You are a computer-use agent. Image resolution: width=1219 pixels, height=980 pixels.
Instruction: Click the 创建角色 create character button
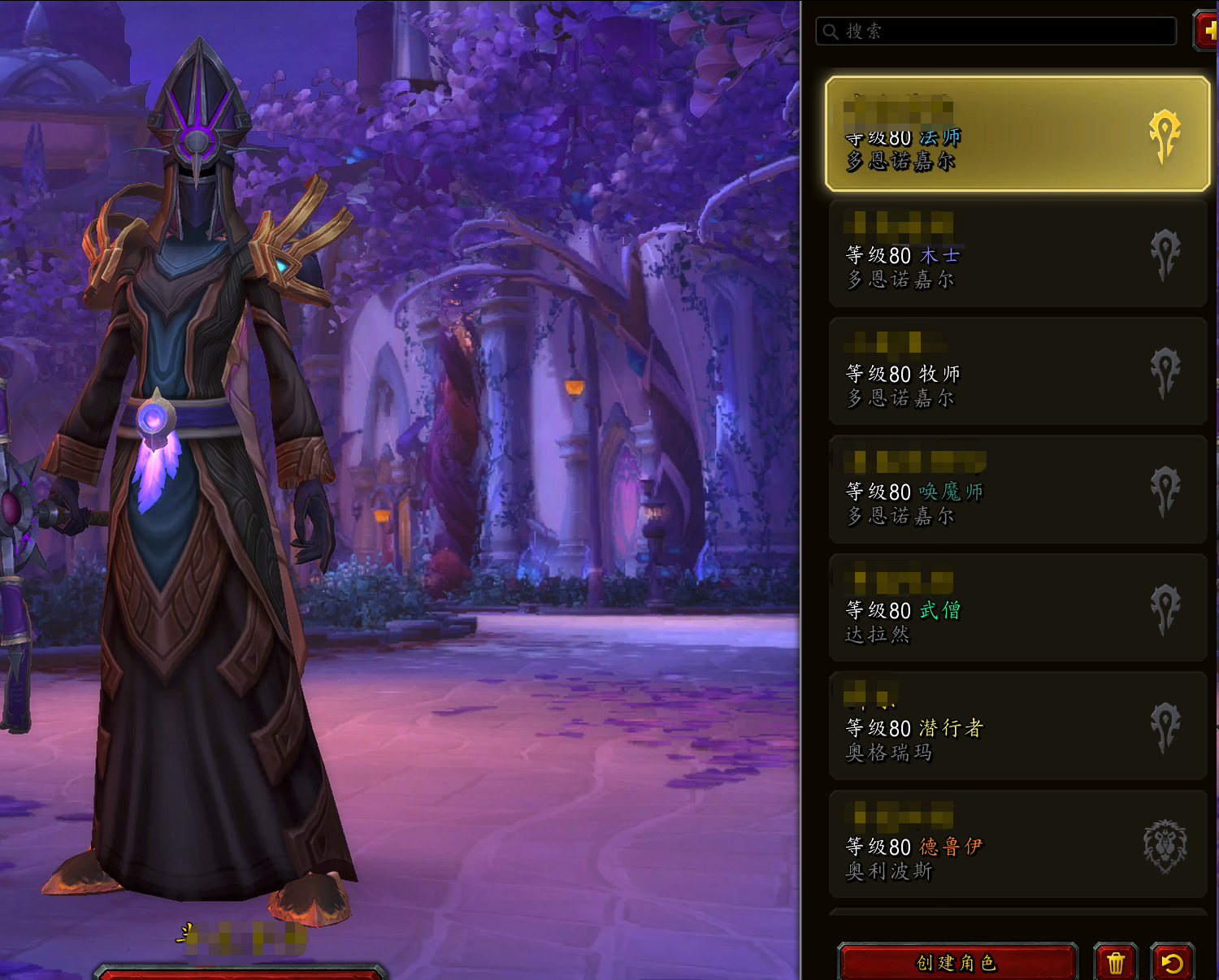coord(957,963)
